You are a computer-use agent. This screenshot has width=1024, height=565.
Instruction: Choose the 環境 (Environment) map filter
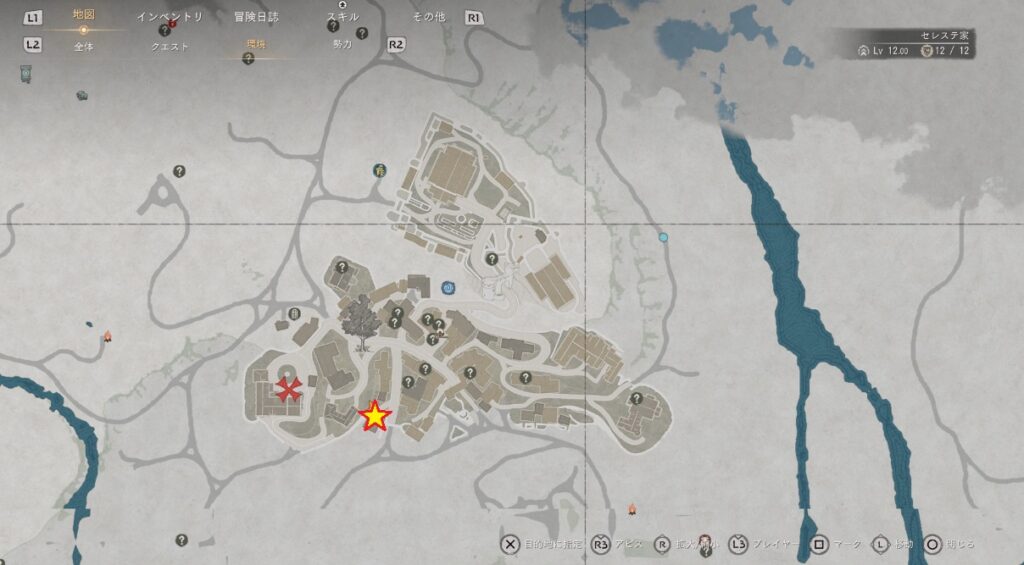tap(257, 46)
